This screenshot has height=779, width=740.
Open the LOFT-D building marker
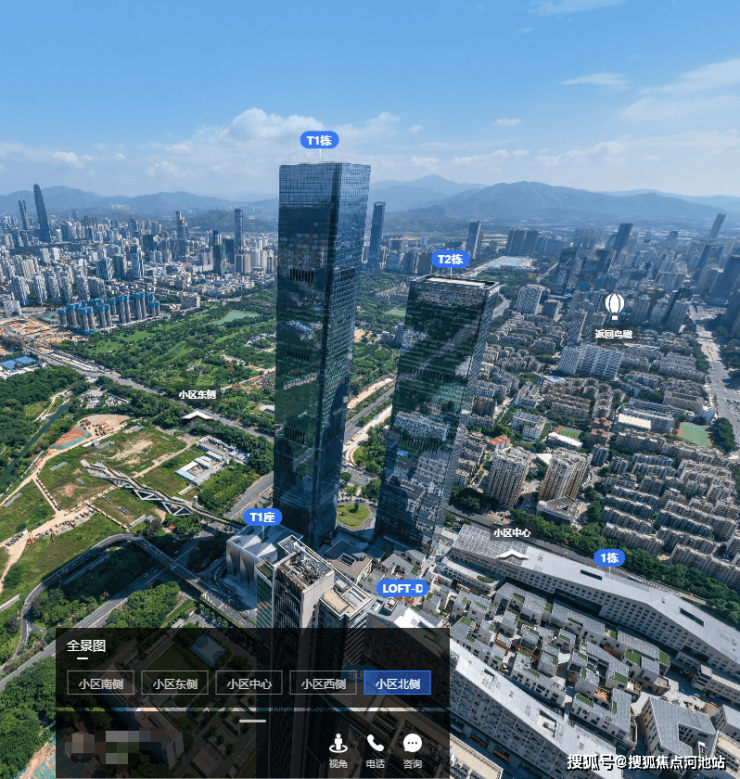[403, 588]
